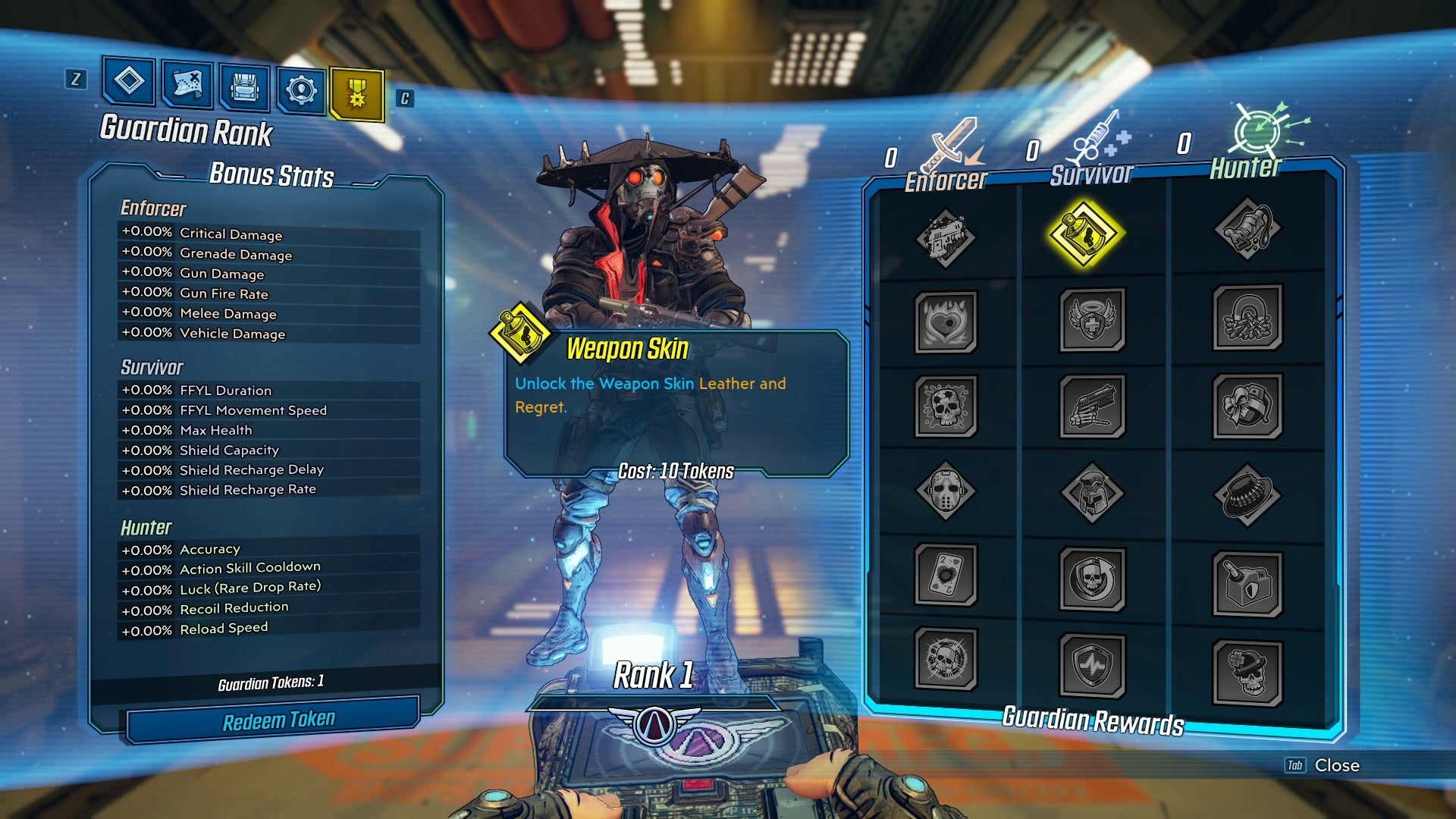Select the magnet with bullets reward

coord(1247,317)
